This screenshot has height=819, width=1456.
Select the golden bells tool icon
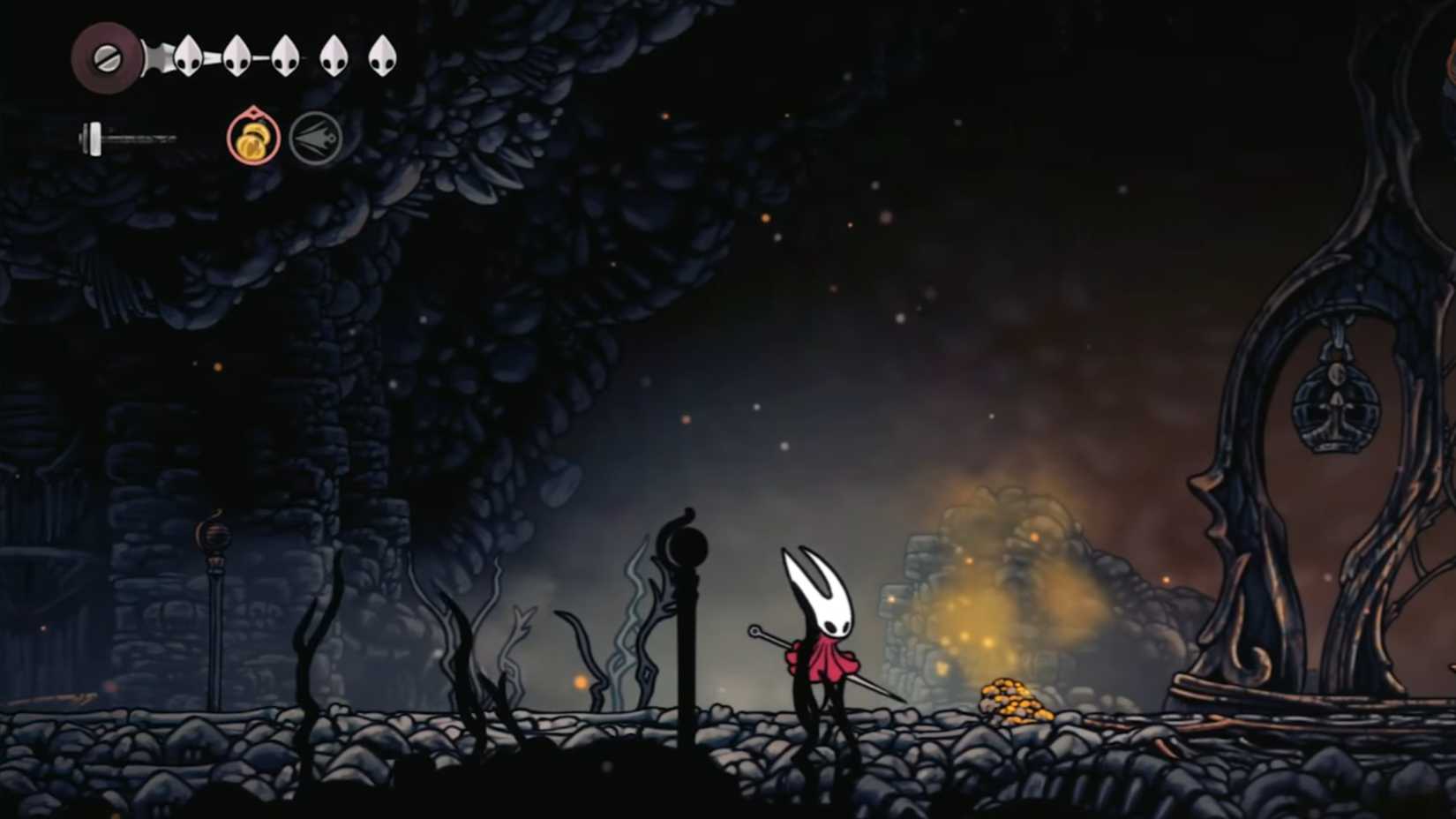253,139
